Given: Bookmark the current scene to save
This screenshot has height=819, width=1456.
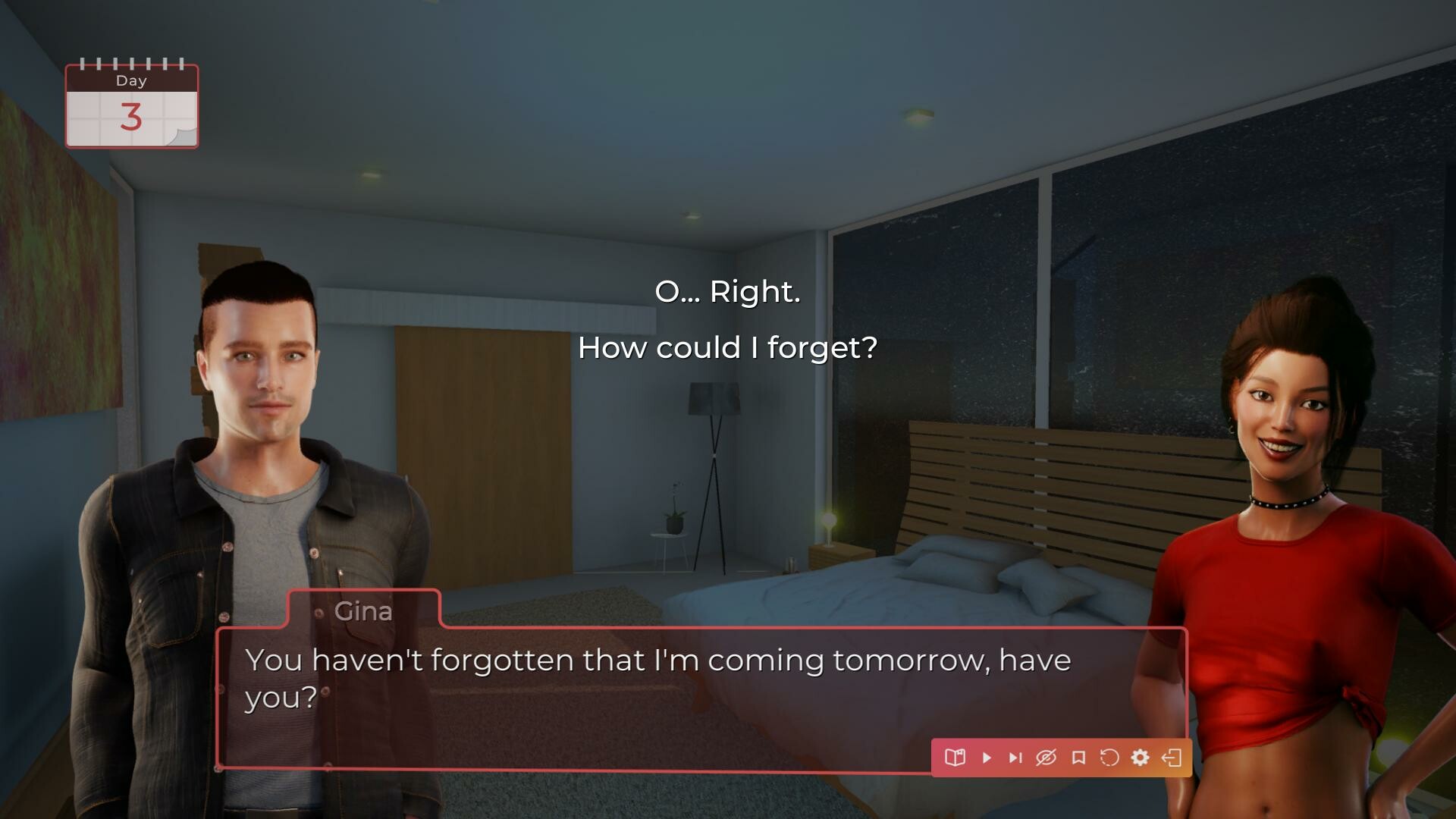Looking at the screenshot, I should 1078,757.
